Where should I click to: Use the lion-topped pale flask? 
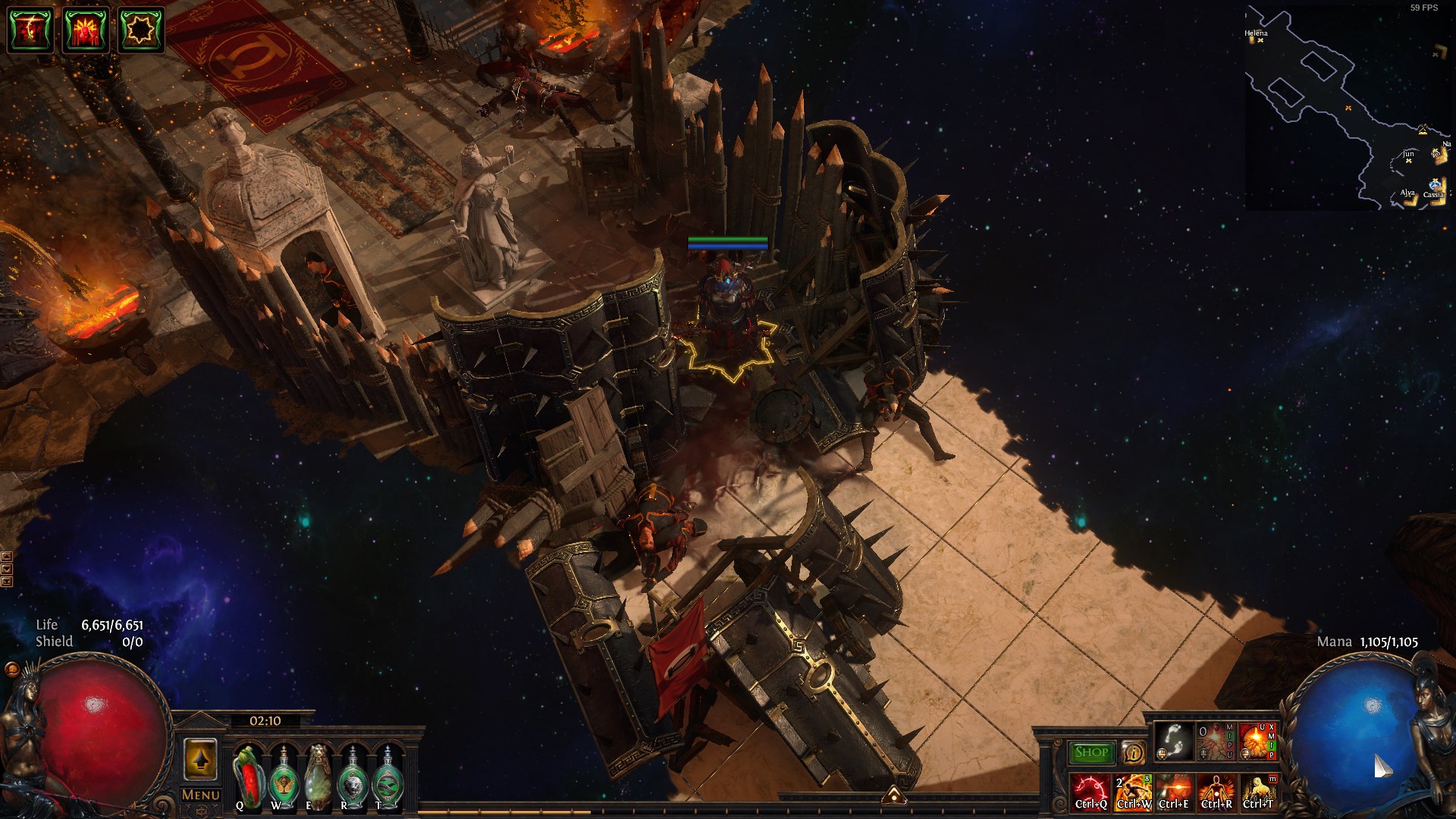[317, 776]
